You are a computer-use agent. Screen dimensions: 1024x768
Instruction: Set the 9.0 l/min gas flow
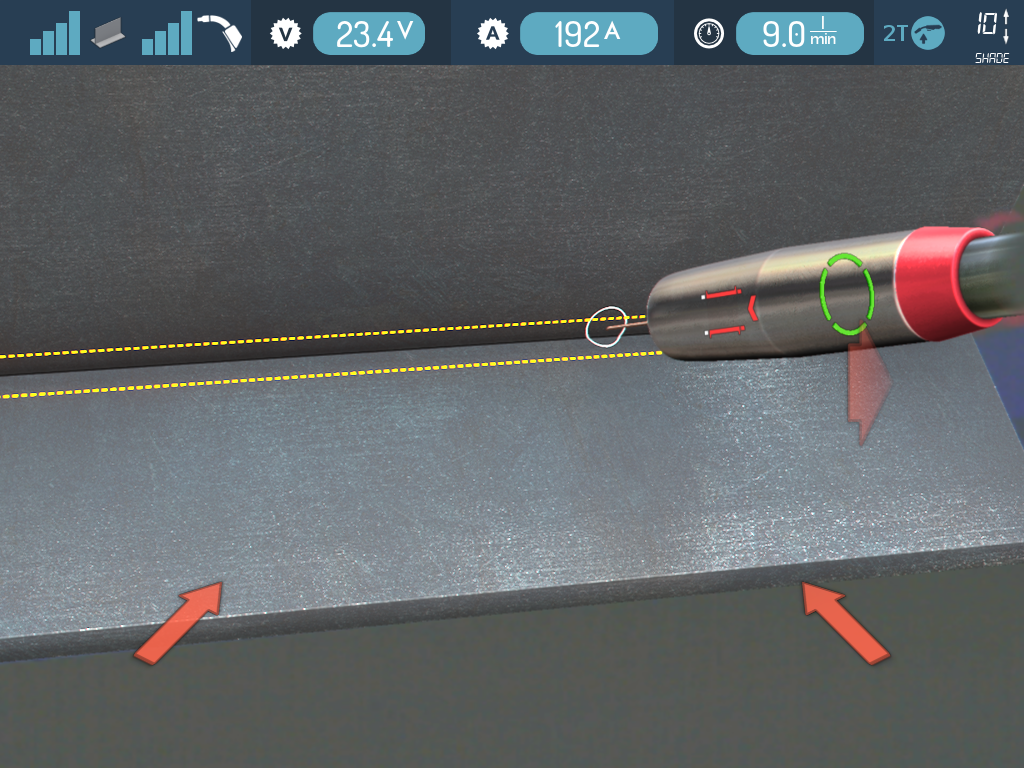click(799, 34)
